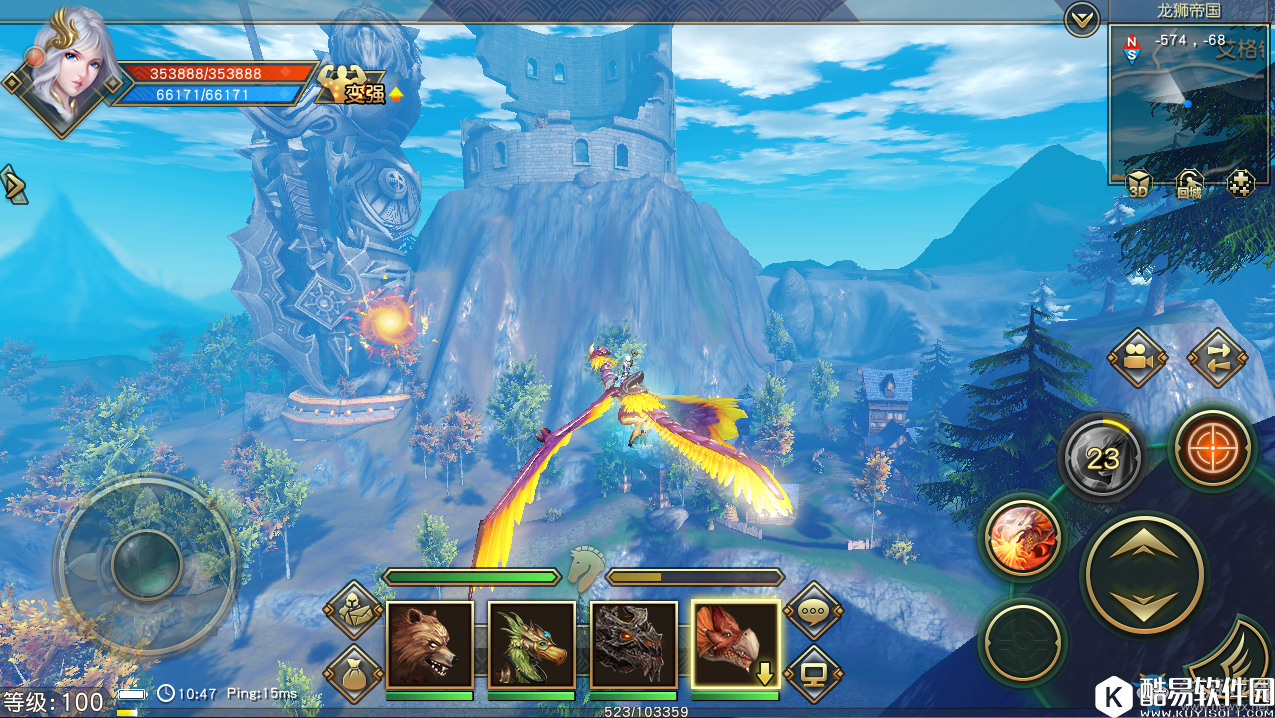Cast the fire dragon breath skill

pos(1023,537)
